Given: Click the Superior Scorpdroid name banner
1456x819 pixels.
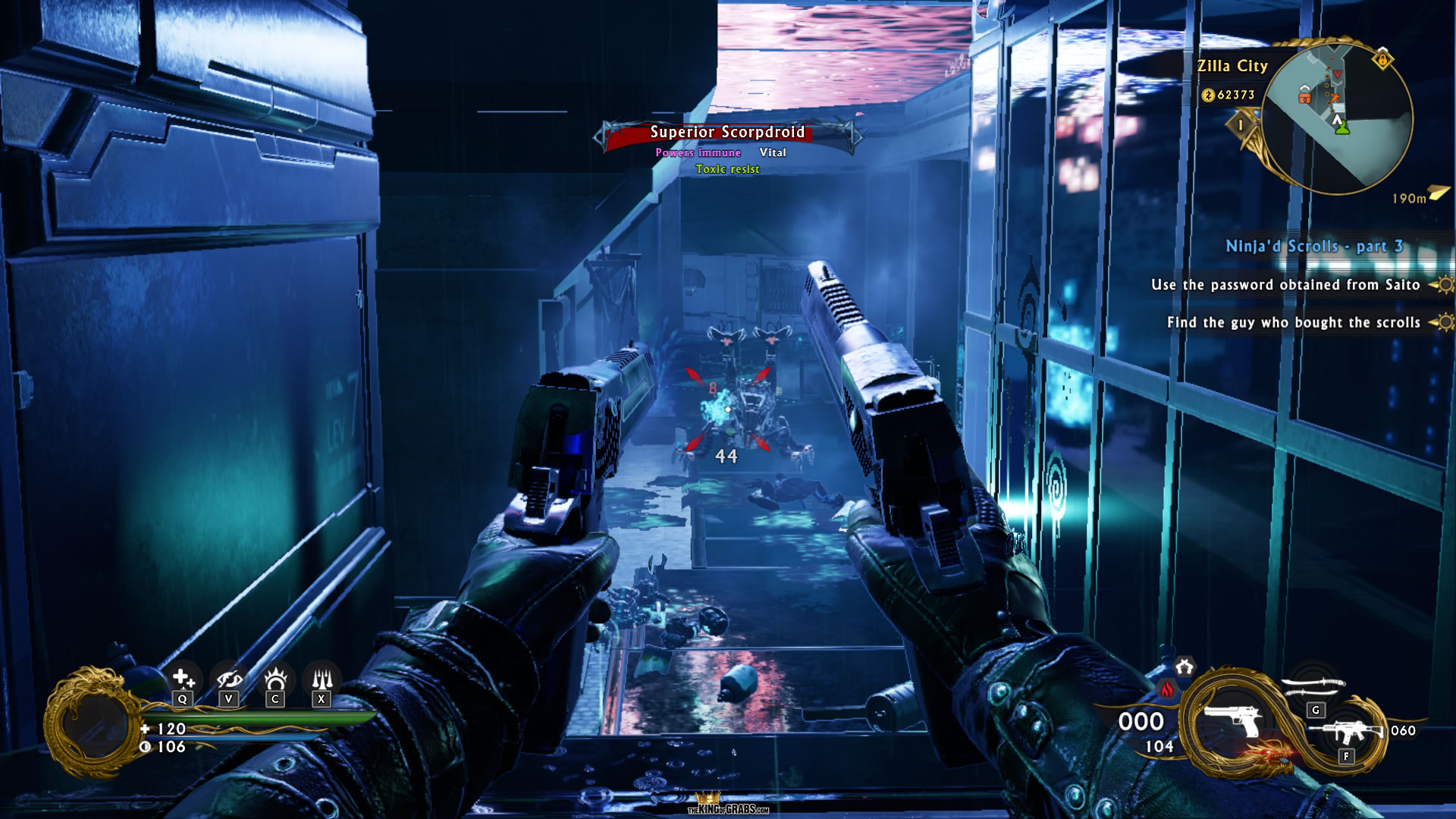Looking at the screenshot, I should tap(726, 133).
